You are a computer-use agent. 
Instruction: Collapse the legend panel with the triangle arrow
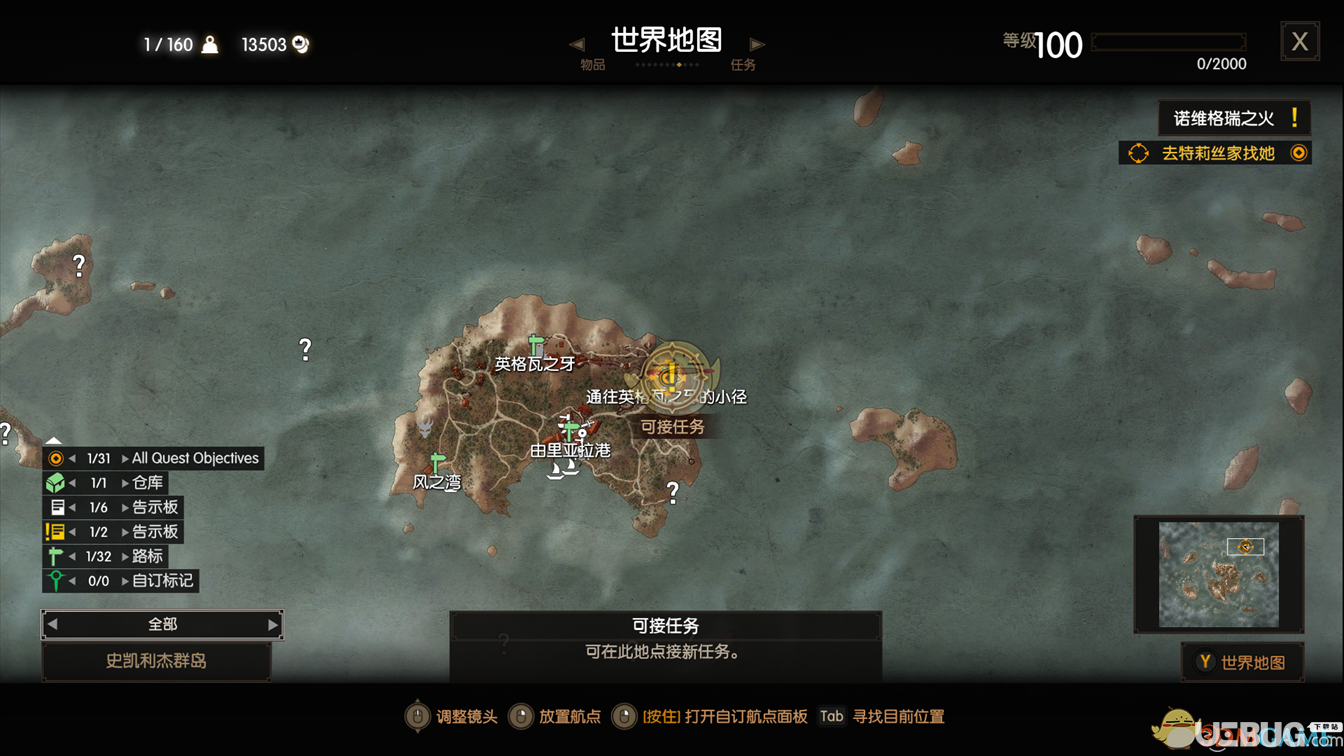click(53, 440)
